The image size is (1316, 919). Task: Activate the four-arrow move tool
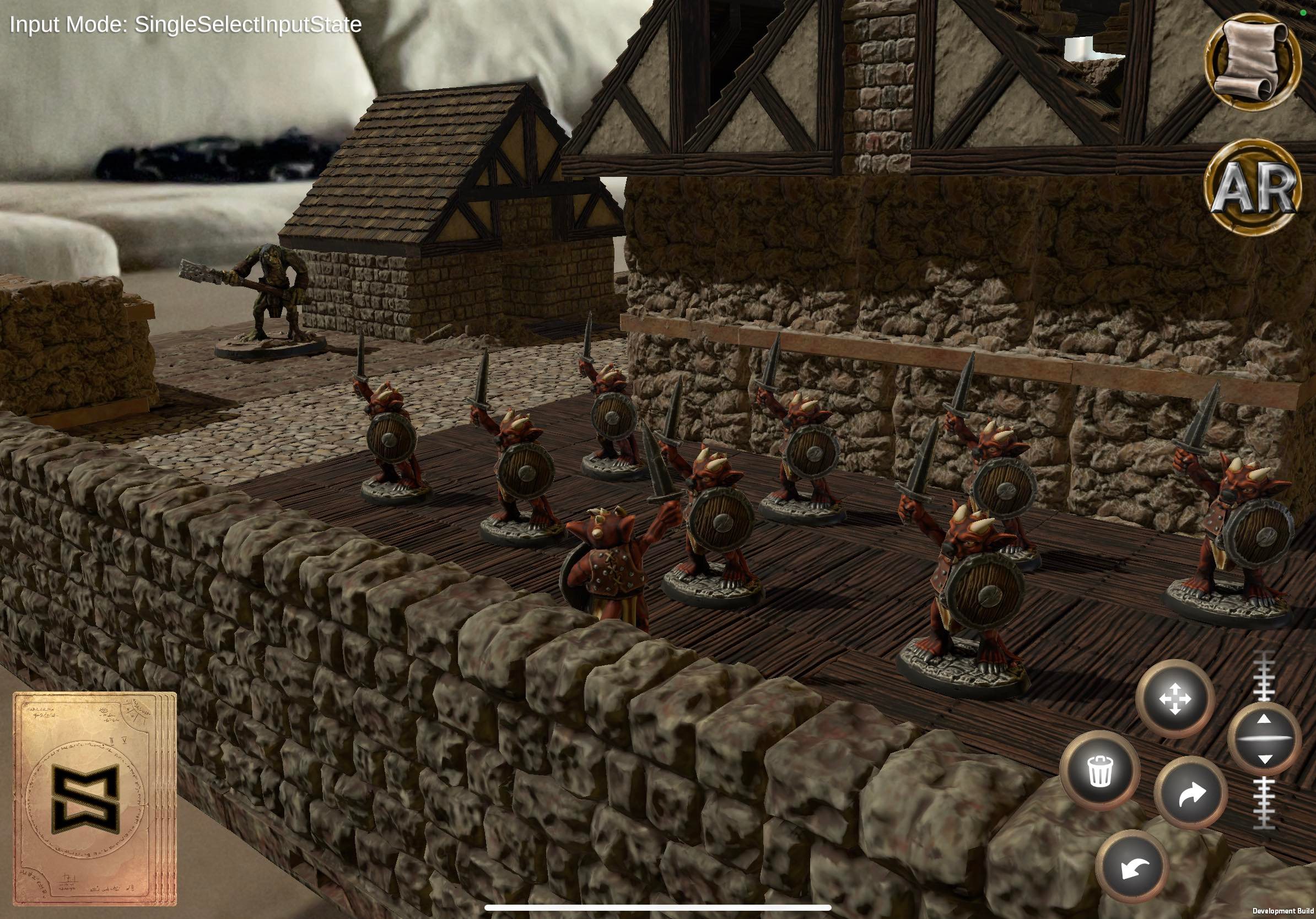(x=1175, y=699)
